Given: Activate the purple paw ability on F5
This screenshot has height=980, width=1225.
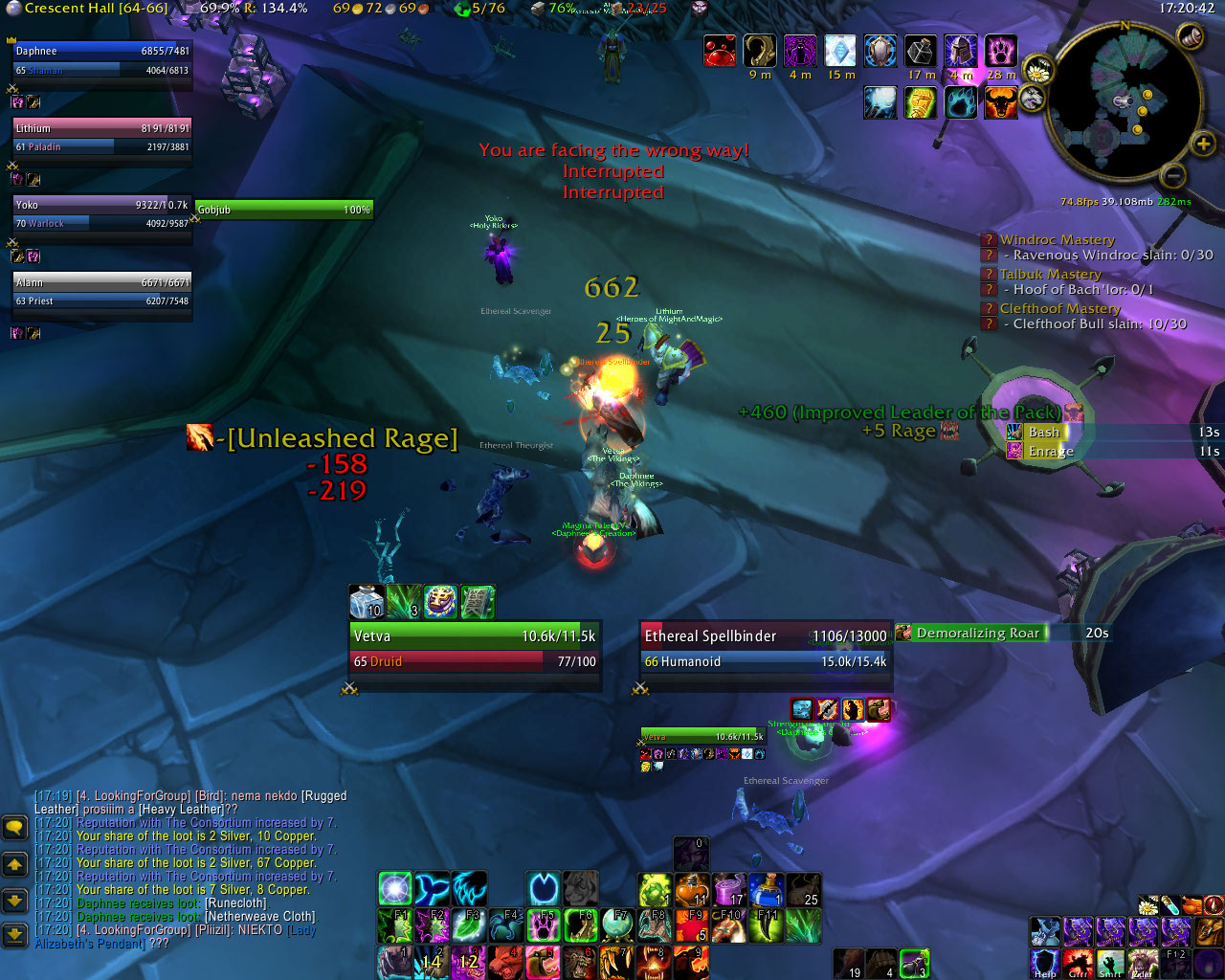Looking at the screenshot, I should click(544, 926).
